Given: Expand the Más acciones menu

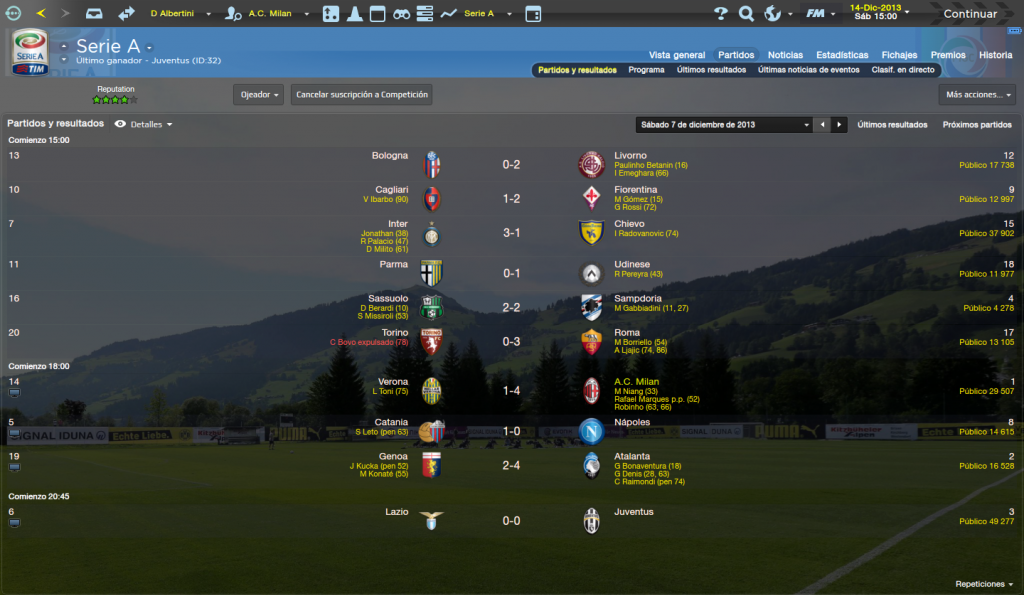Looking at the screenshot, I should (x=977, y=95).
